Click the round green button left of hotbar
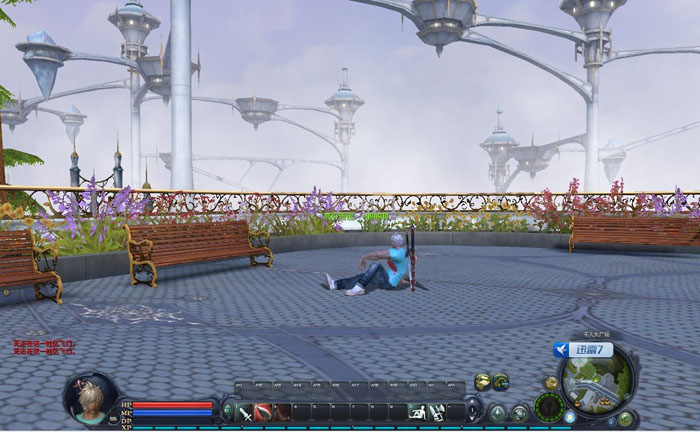700x432 pixels. pyautogui.click(x=227, y=410)
